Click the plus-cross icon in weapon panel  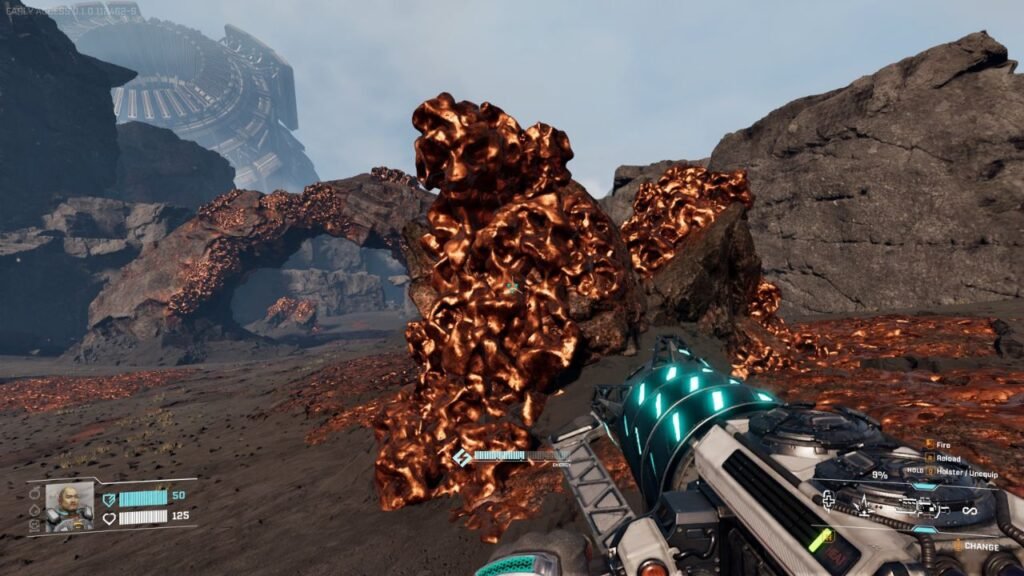tap(829, 501)
